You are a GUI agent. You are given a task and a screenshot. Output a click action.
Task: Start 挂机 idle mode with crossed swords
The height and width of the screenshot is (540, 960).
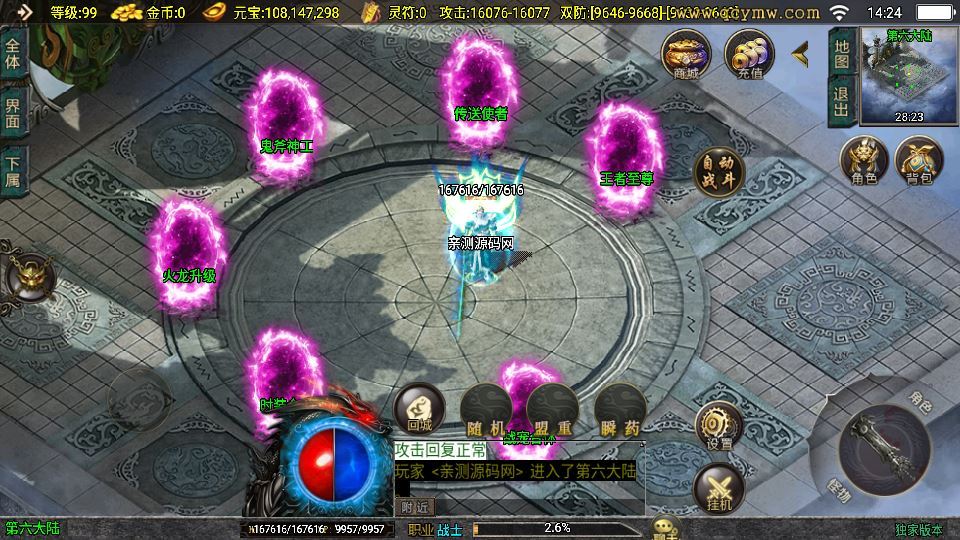[718, 489]
